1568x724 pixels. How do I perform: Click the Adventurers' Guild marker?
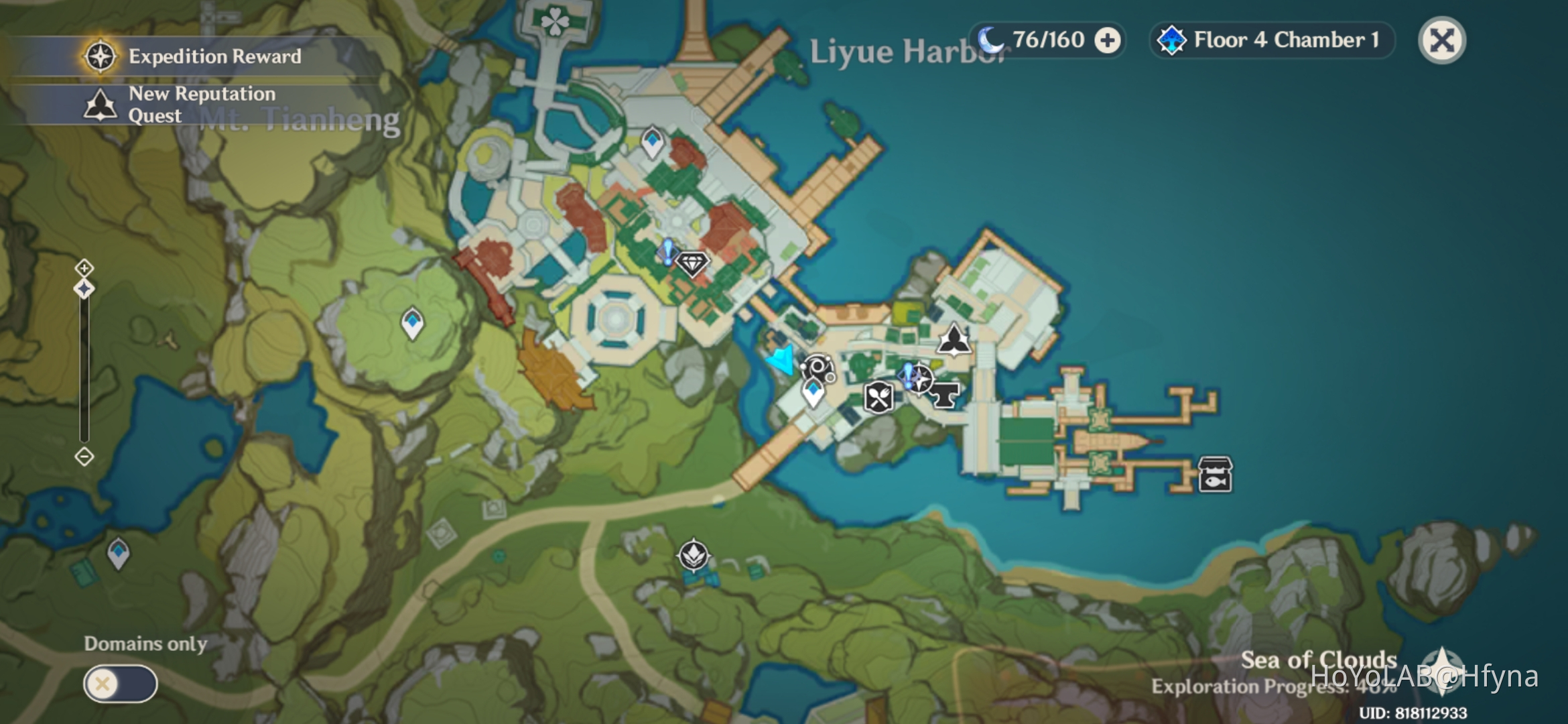955,339
